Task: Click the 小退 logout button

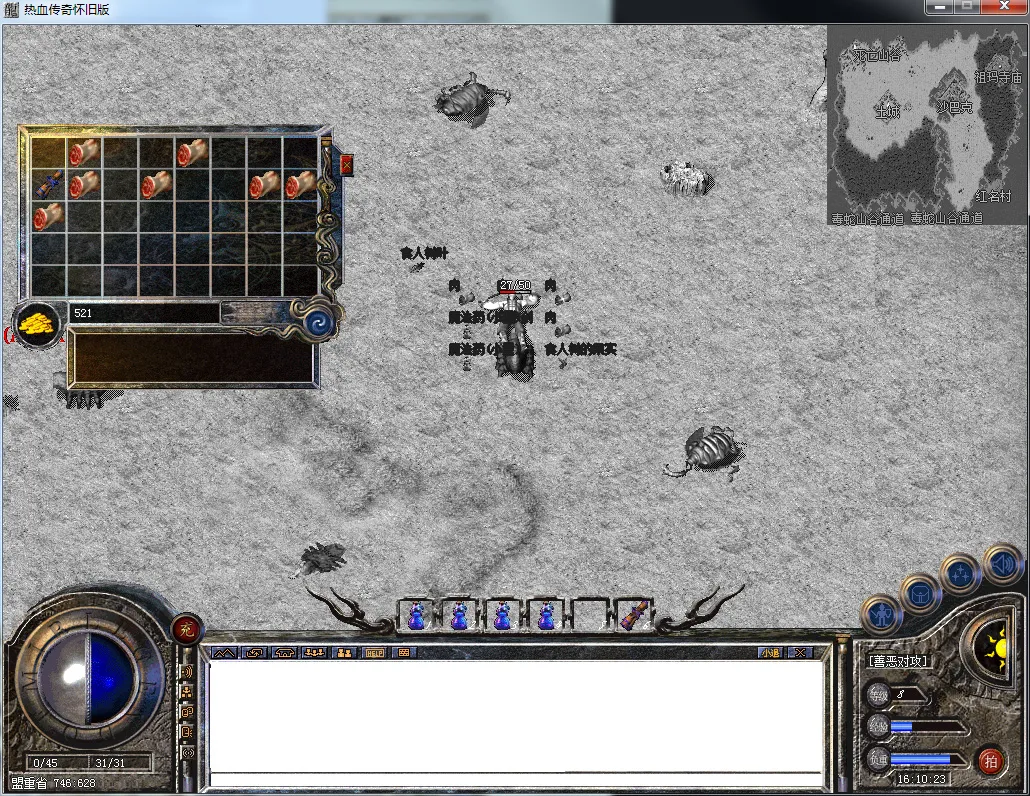Action: click(769, 652)
